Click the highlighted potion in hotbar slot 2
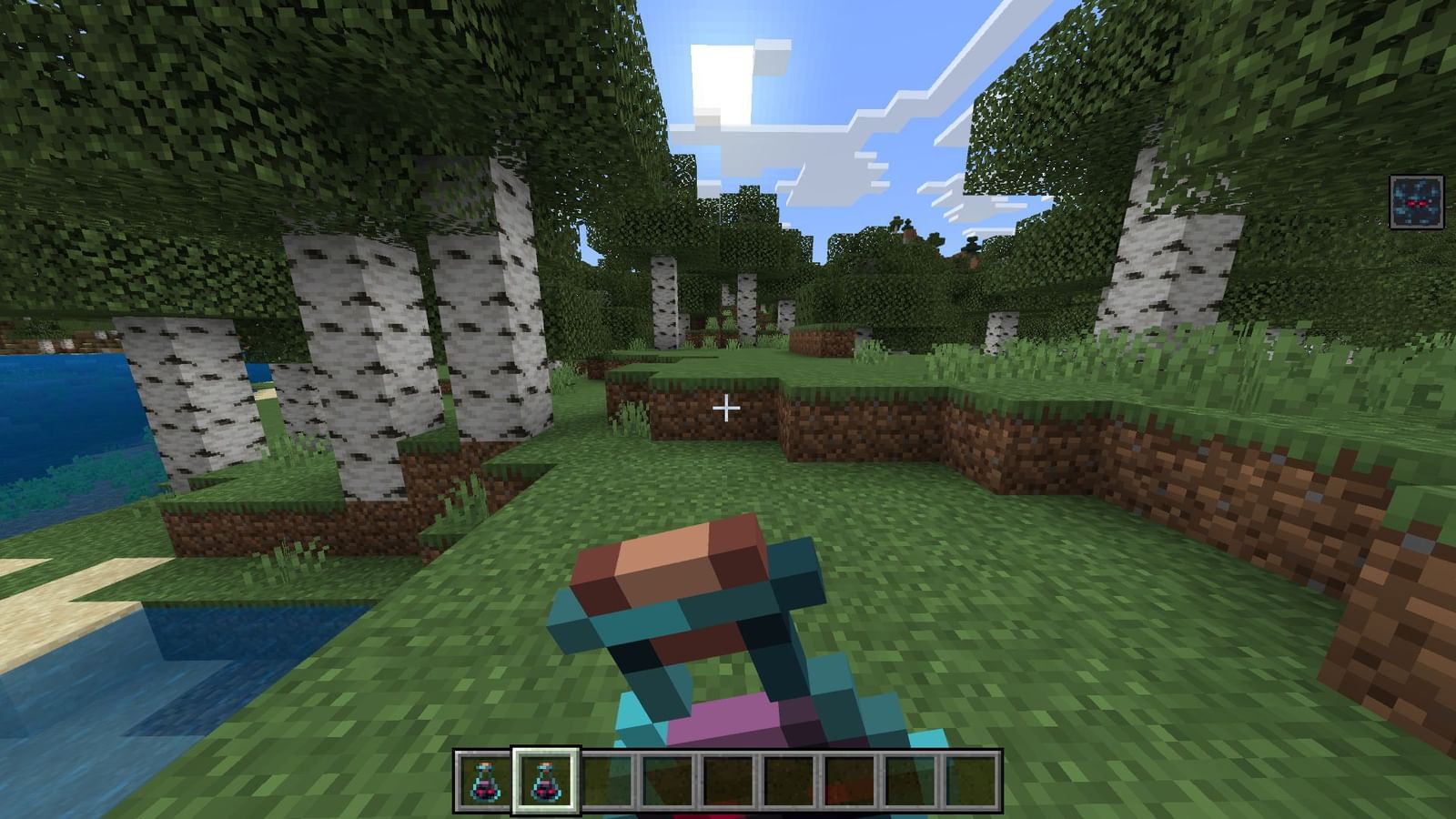The width and height of the screenshot is (1456, 819). point(544,783)
